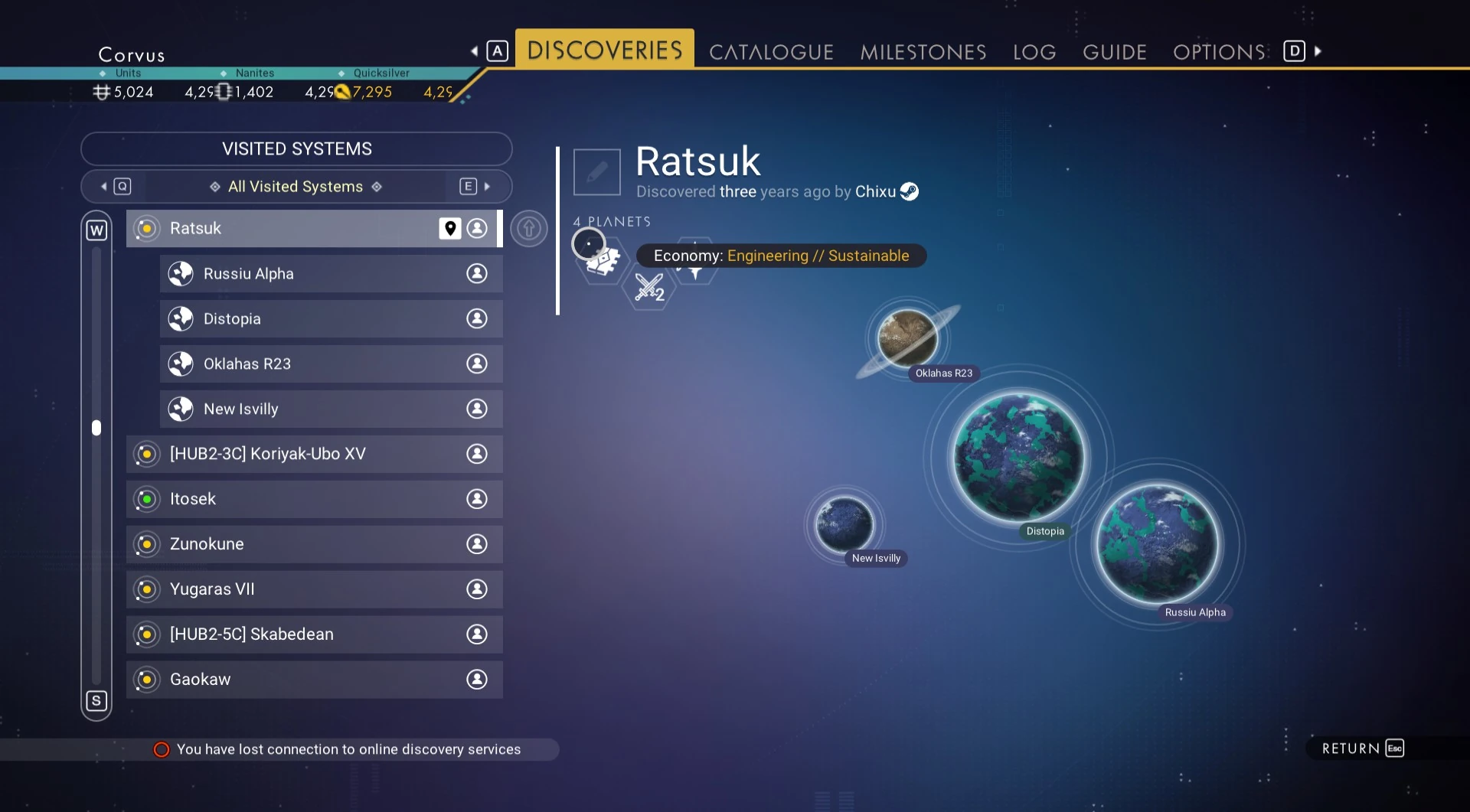
Task: Select Distopia planet entry in the list
Action: pos(331,318)
